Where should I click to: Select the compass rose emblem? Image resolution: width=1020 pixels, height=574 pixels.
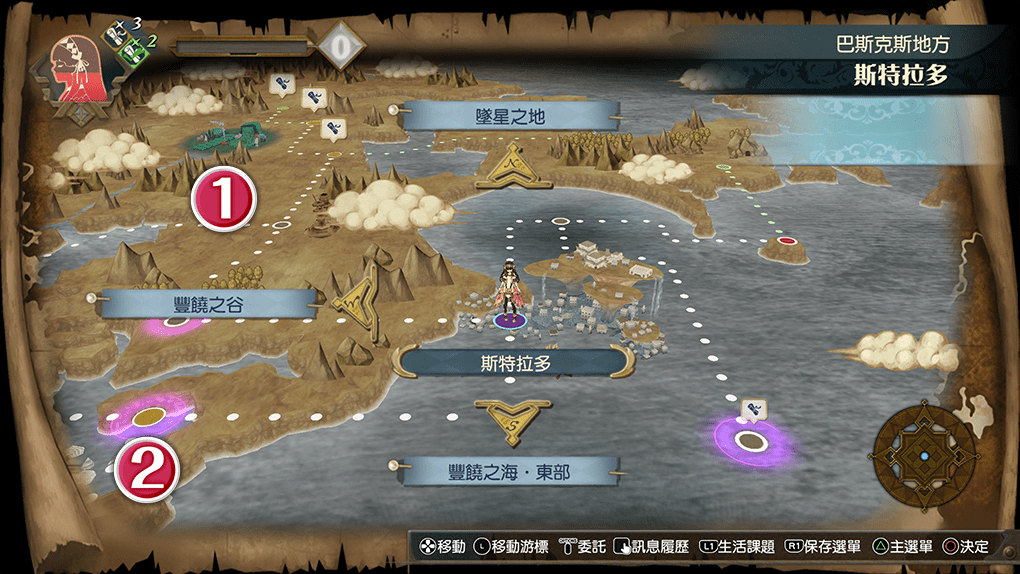[x=924, y=456]
